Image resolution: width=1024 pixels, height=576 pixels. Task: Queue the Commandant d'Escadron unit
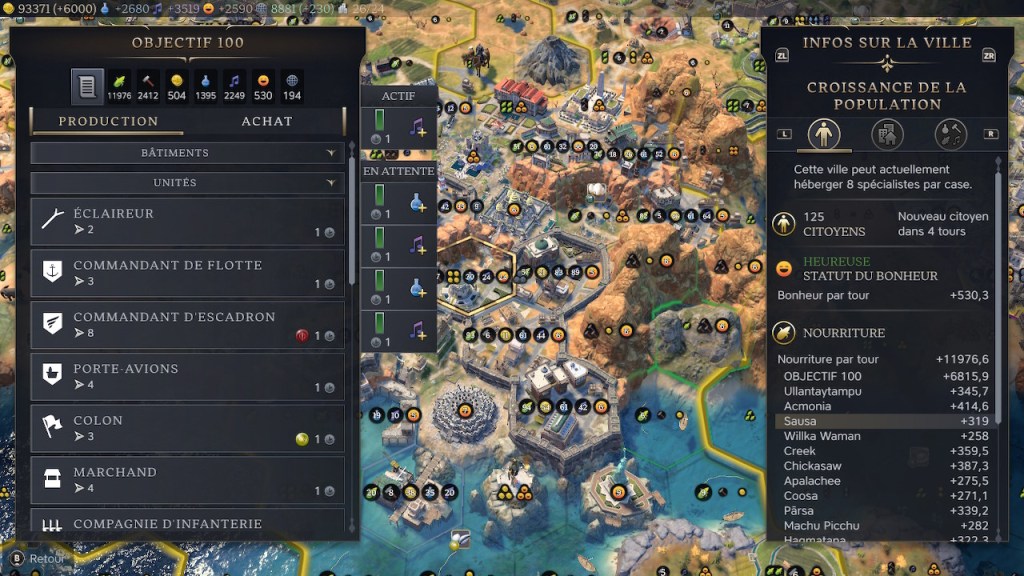187,325
